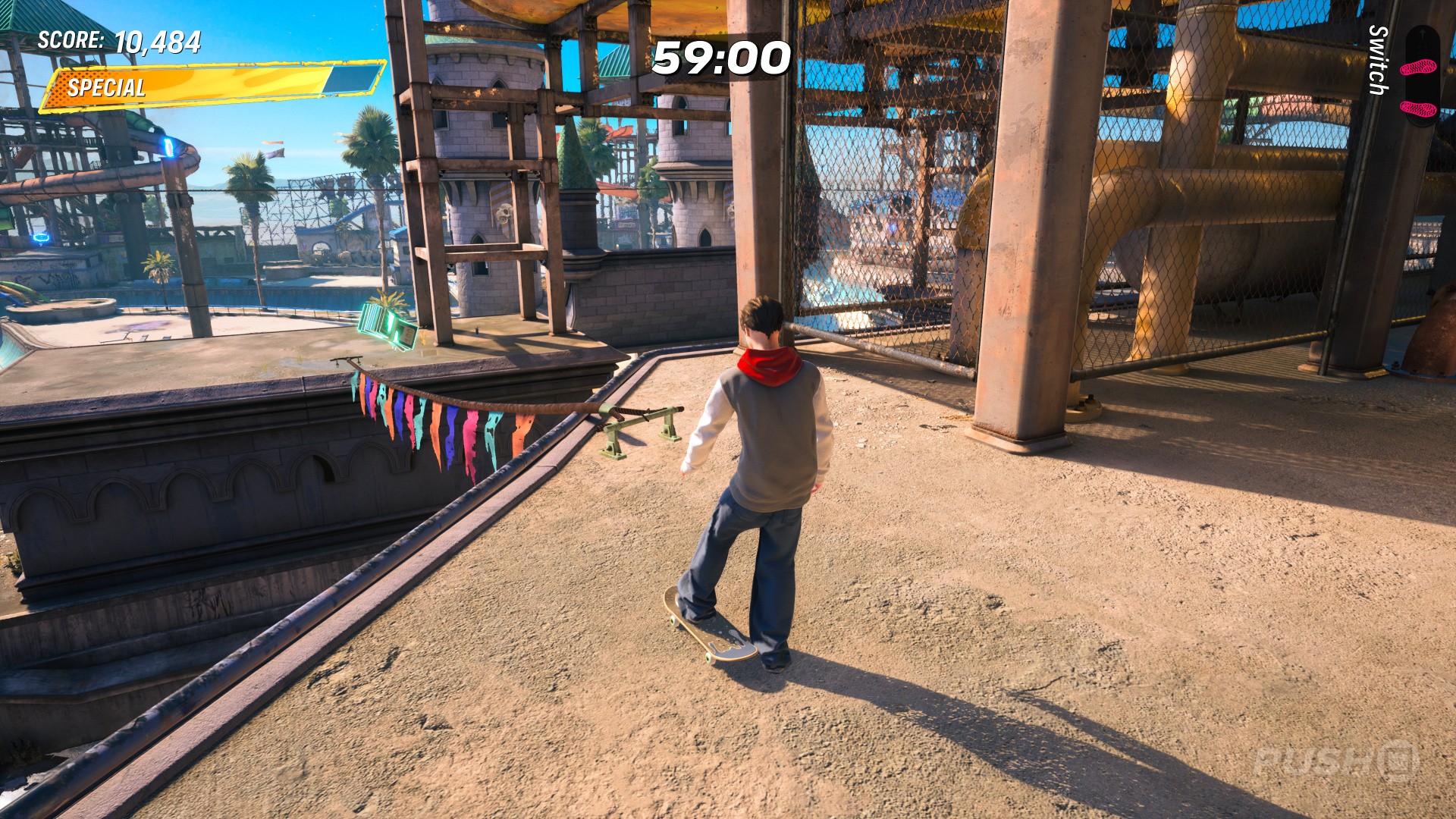Click the Switch stance skateboard indicator
This screenshot has width=1456, height=819.
pyautogui.click(x=1420, y=77)
